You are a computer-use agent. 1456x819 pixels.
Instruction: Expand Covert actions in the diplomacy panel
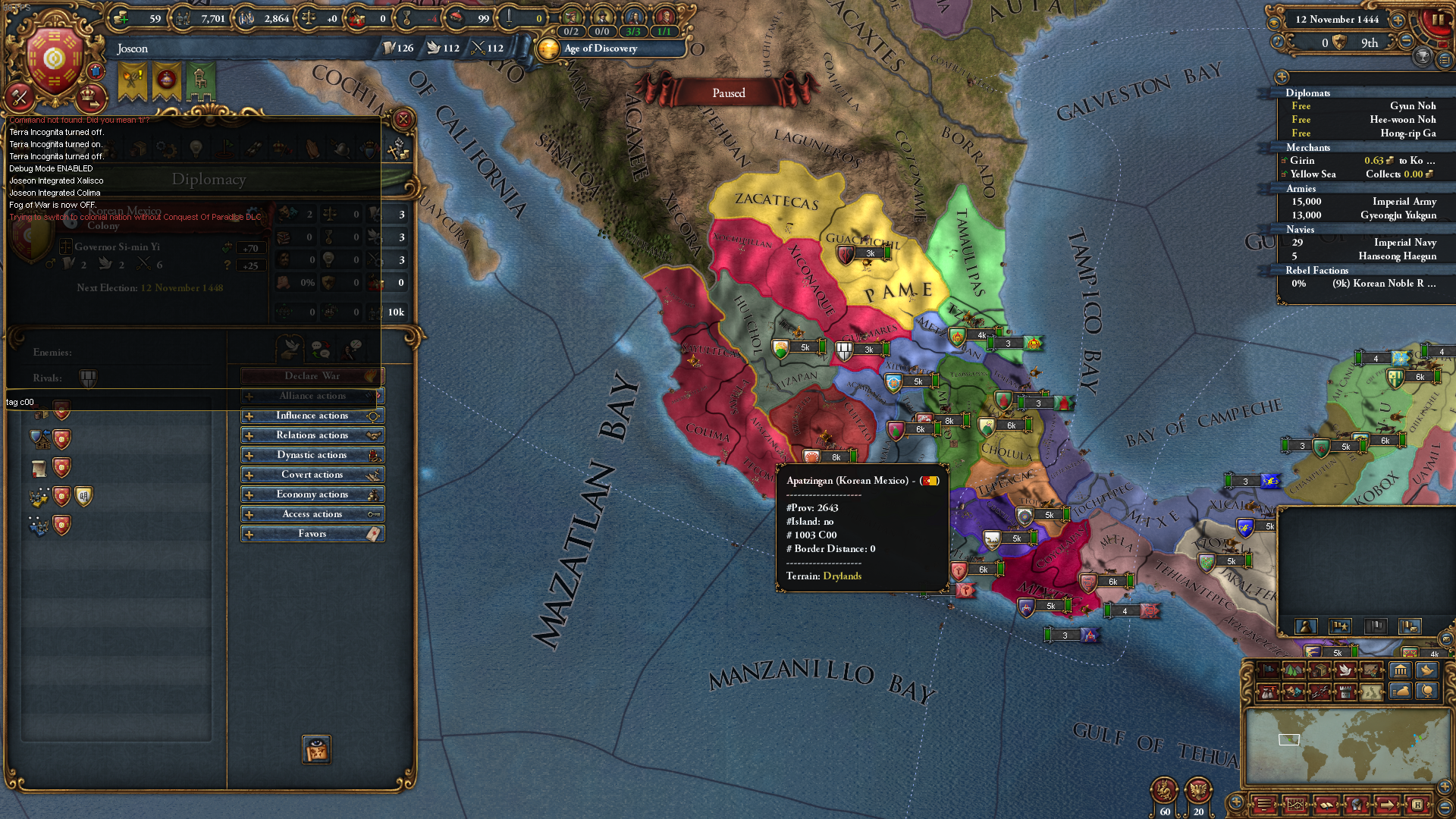tap(312, 474)
